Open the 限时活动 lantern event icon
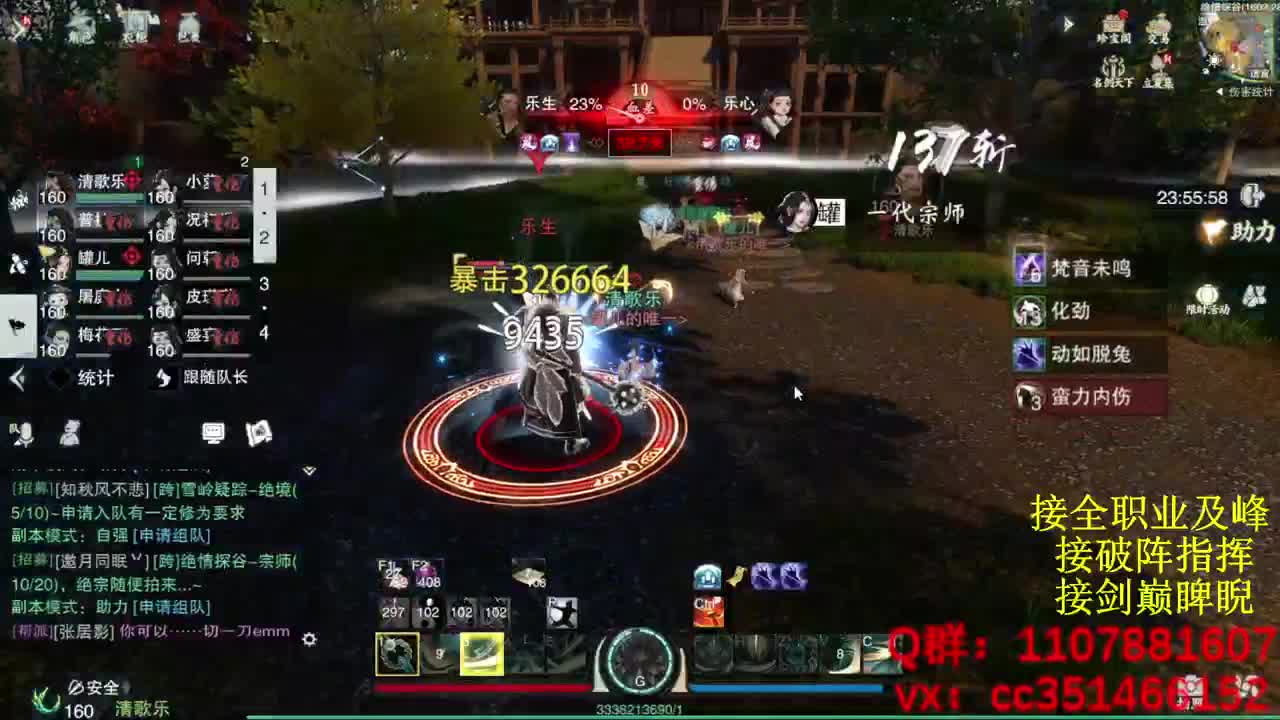Image resolution: width=1280 pixels, height=720 pixels. coord(1207,296)
